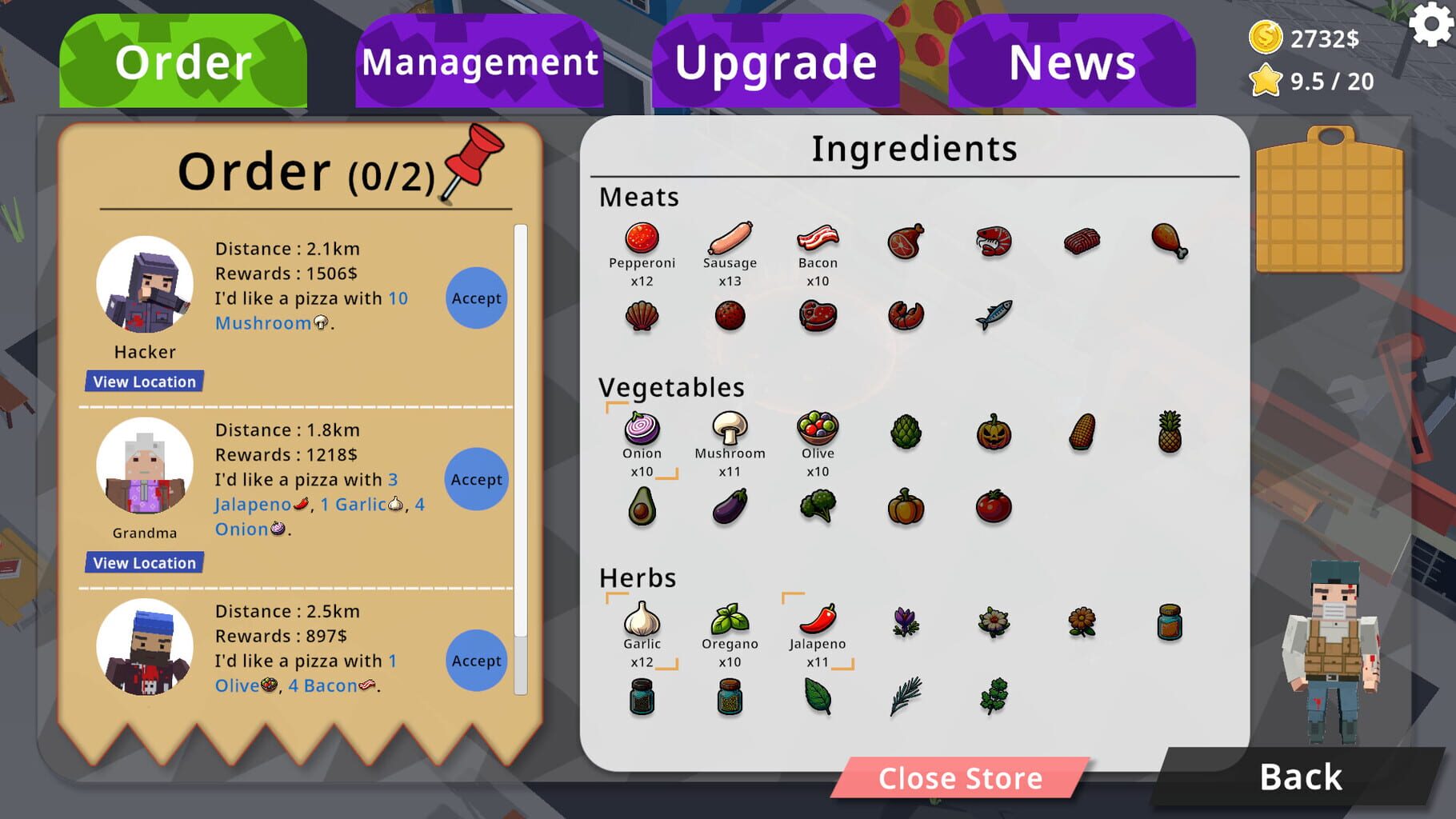Accept Grandma's pizza order
The image size is (1456, 819).
point(476,479)
